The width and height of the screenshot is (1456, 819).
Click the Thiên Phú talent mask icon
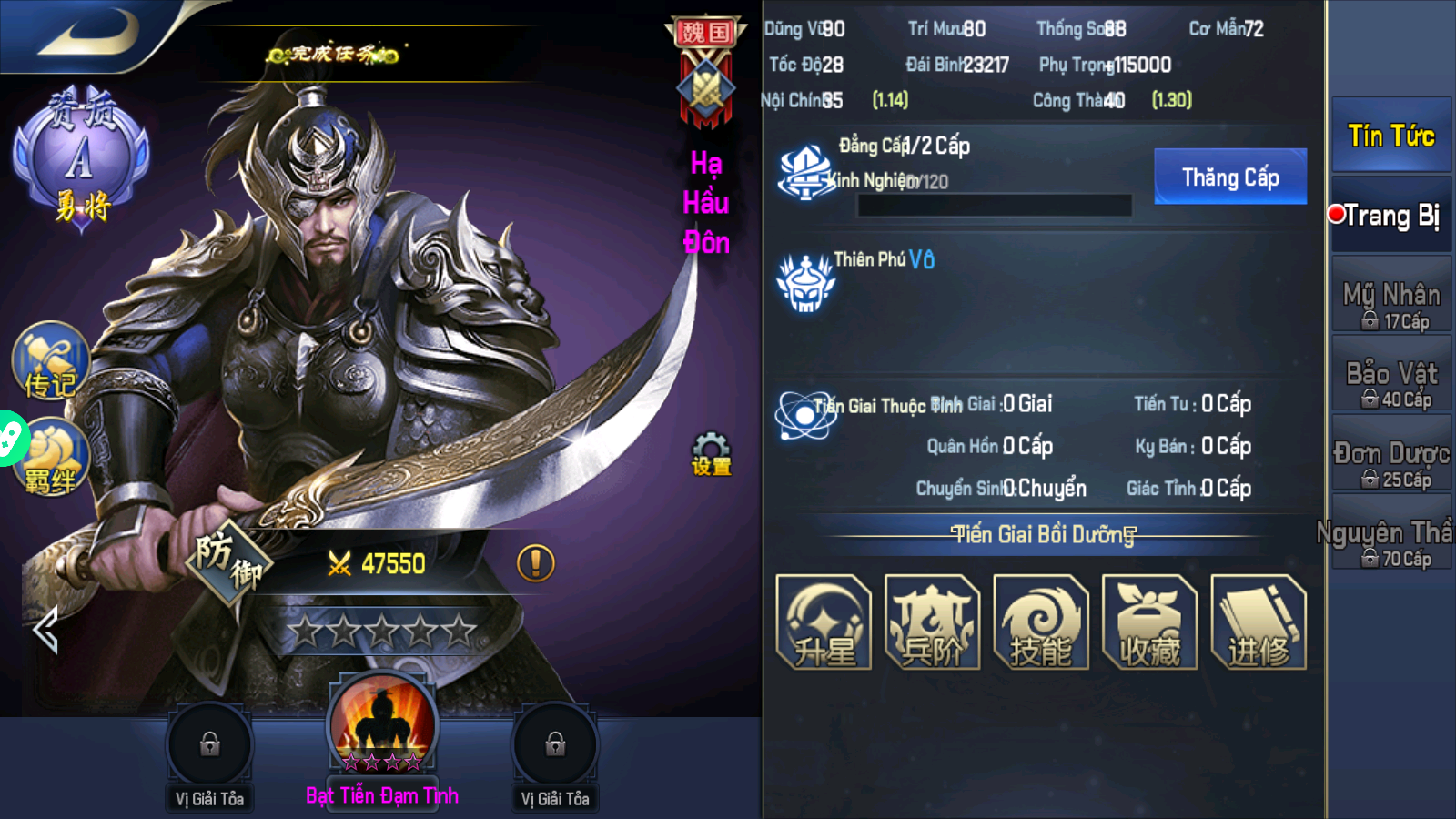coord(805,283)
